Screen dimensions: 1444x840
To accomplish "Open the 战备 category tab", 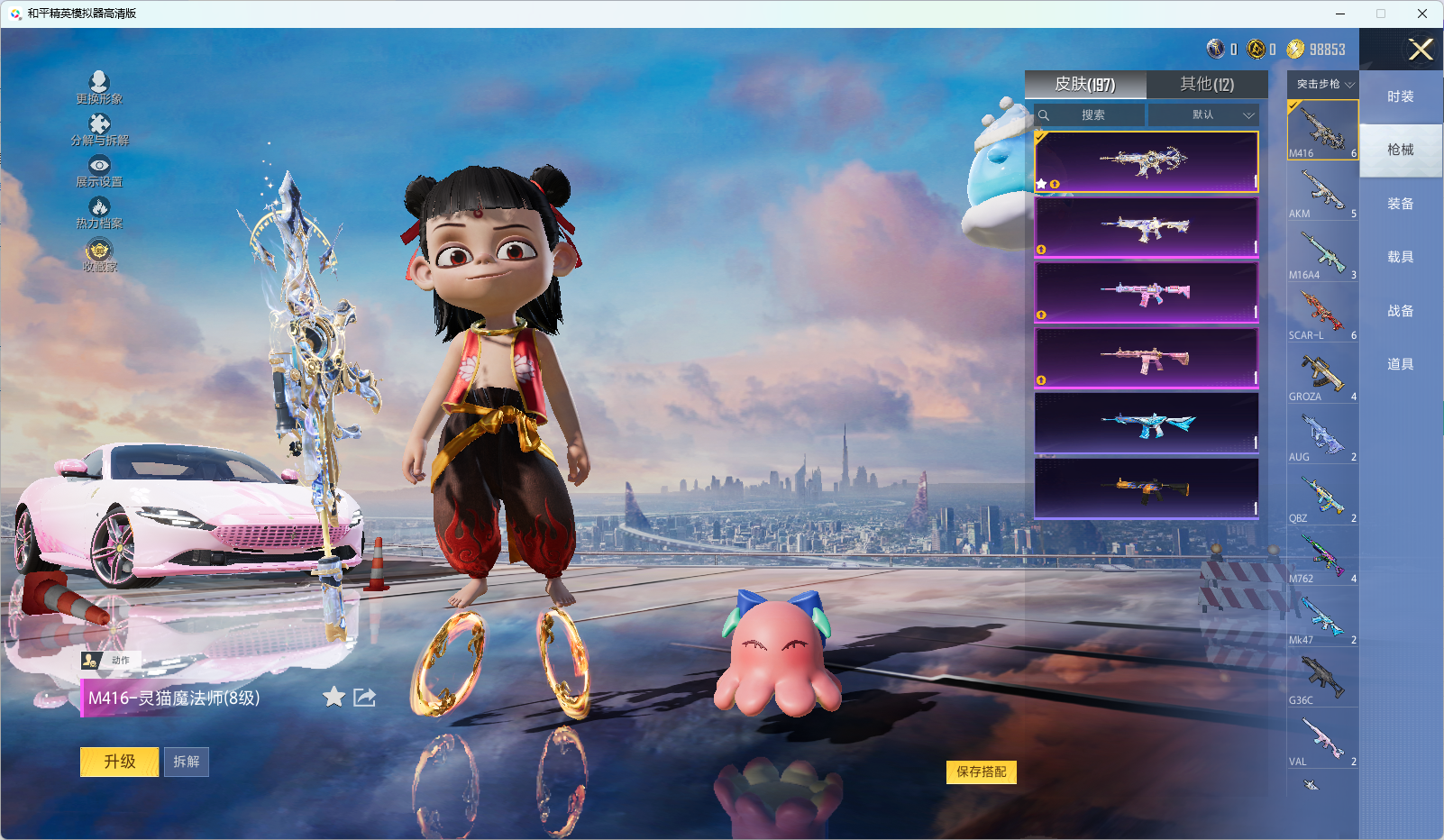I will click(1400, 311).
